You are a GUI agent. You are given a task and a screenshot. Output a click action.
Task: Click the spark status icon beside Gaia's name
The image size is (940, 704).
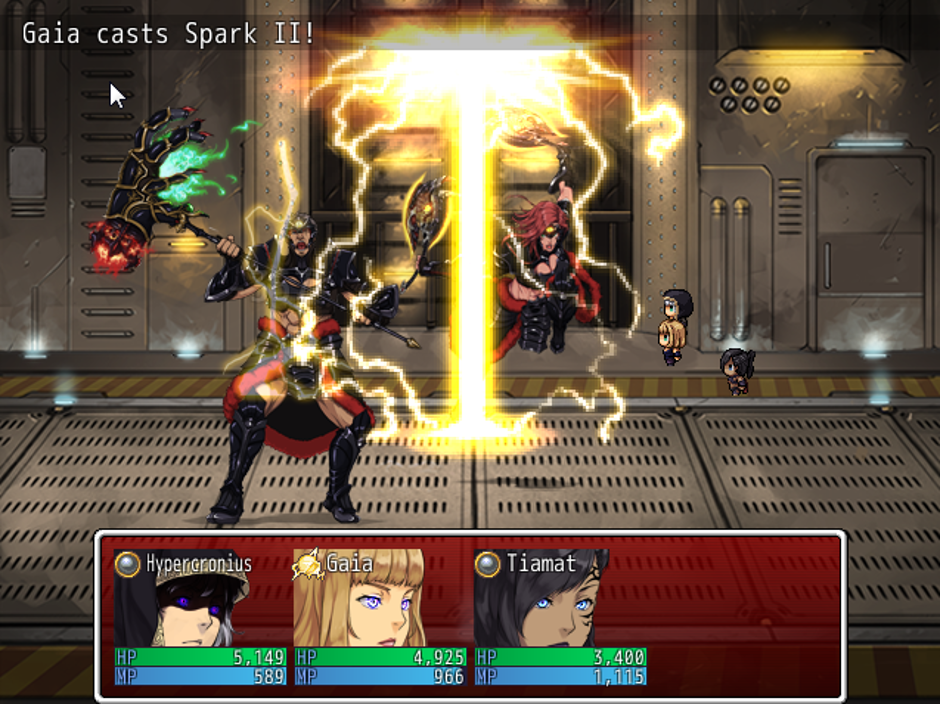tap(306, 565)
